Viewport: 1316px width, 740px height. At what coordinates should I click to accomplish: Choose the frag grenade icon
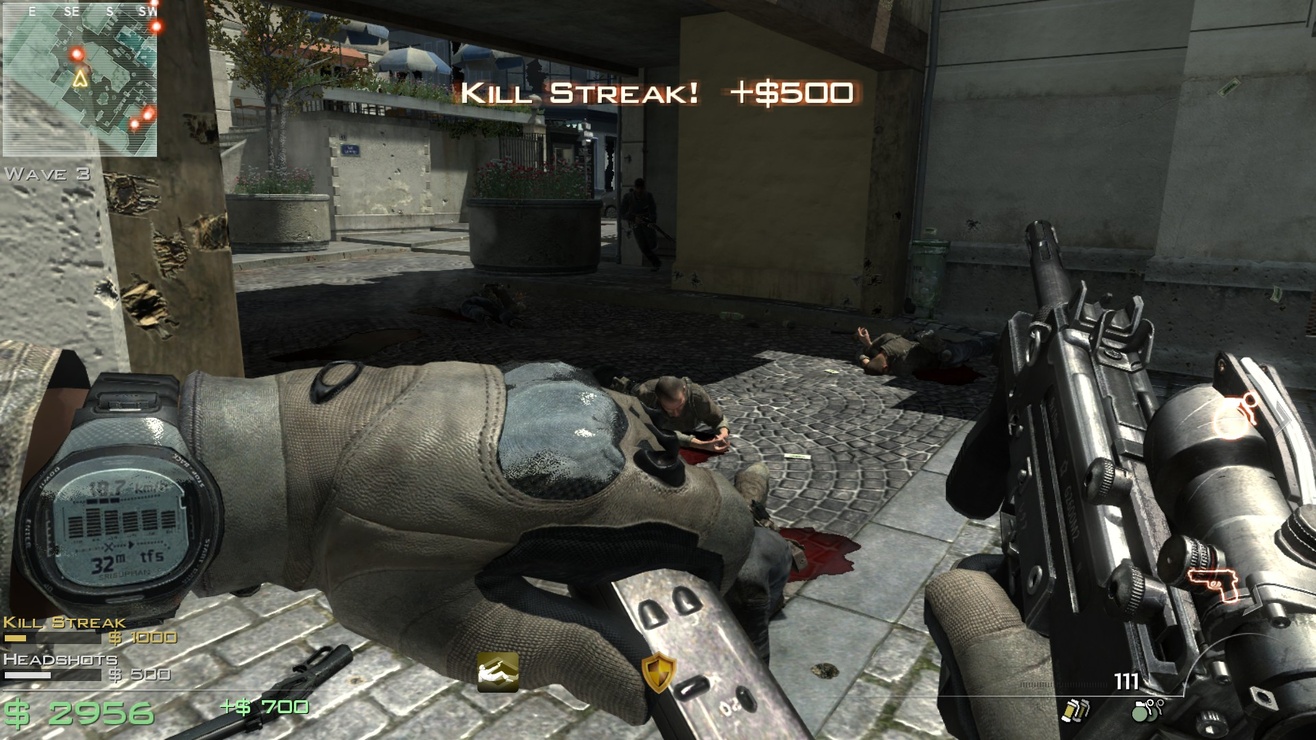click(1146, 710)
